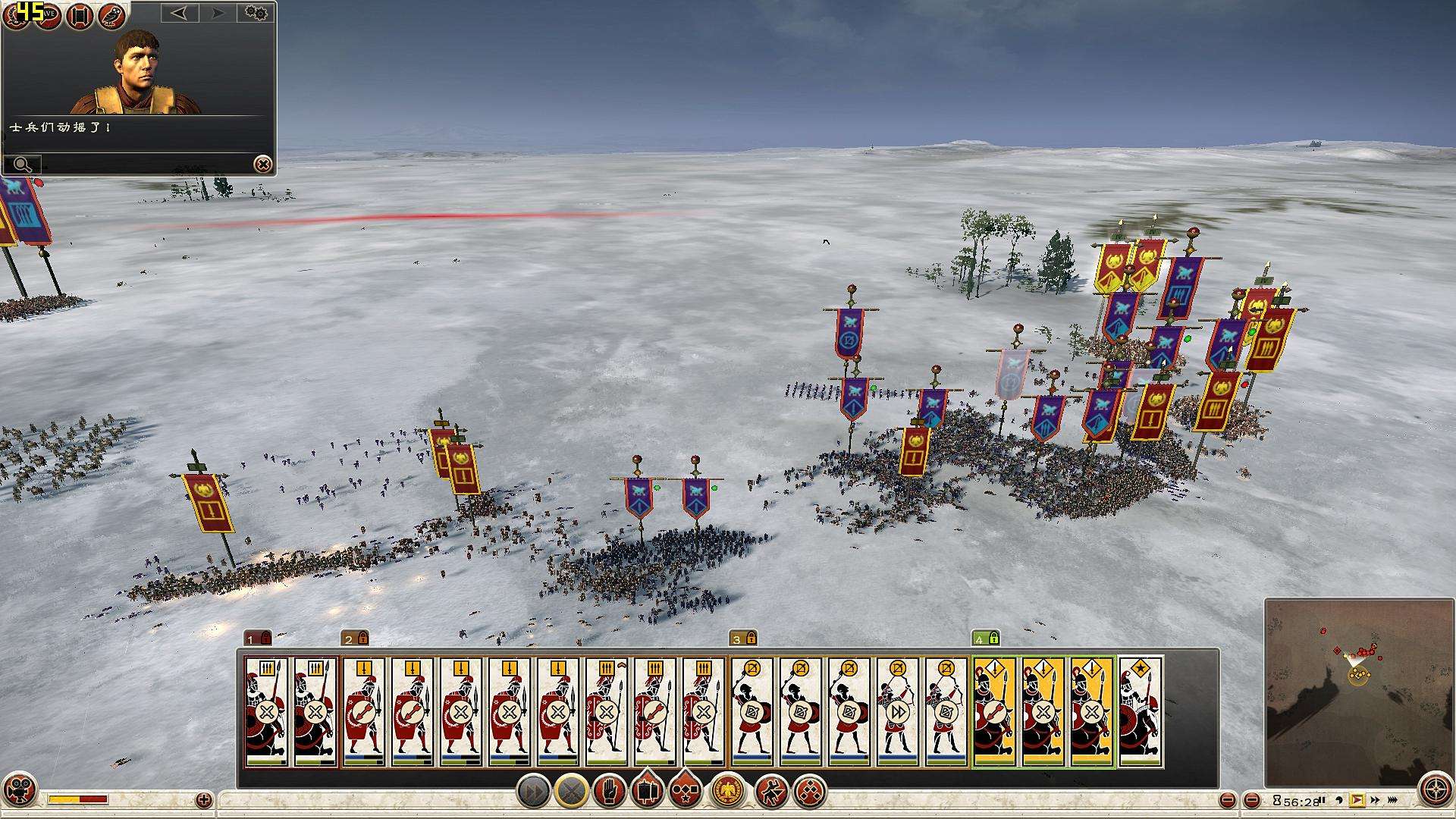Select unit group 3 tab
Image resolution: width=1456 pixels, height=819 pixels.
[742, 639]
